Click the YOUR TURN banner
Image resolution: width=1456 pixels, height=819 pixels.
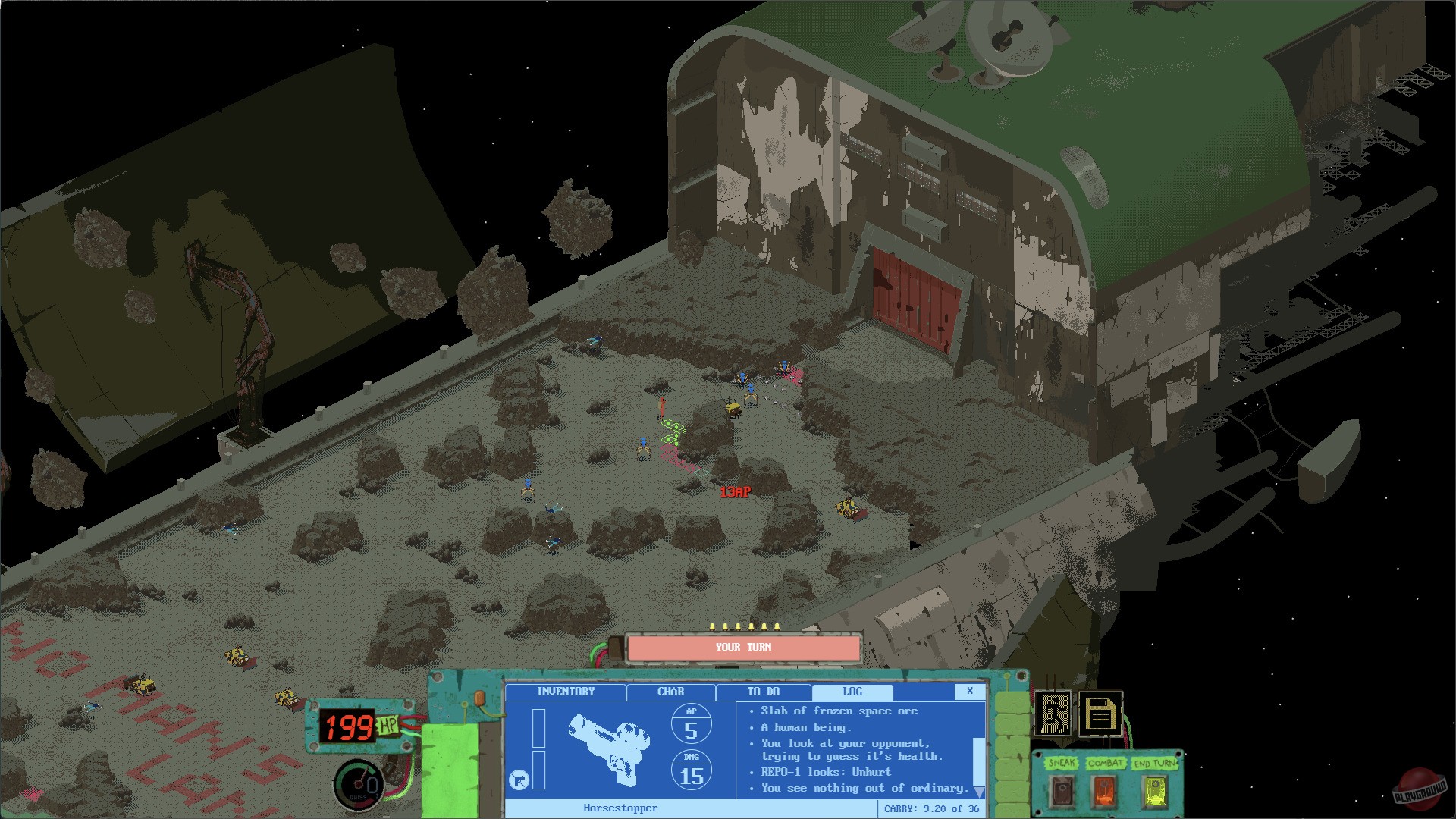[747, 648]
